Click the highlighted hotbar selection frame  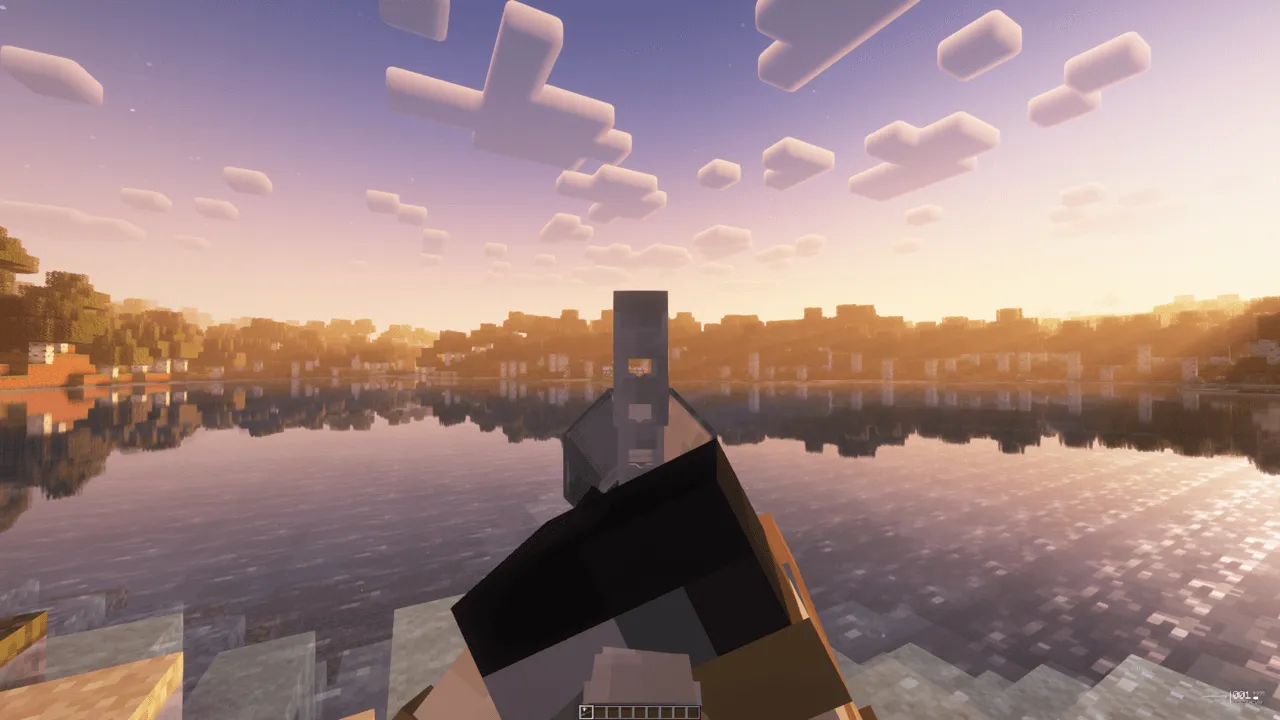click(x=586, y=712)
